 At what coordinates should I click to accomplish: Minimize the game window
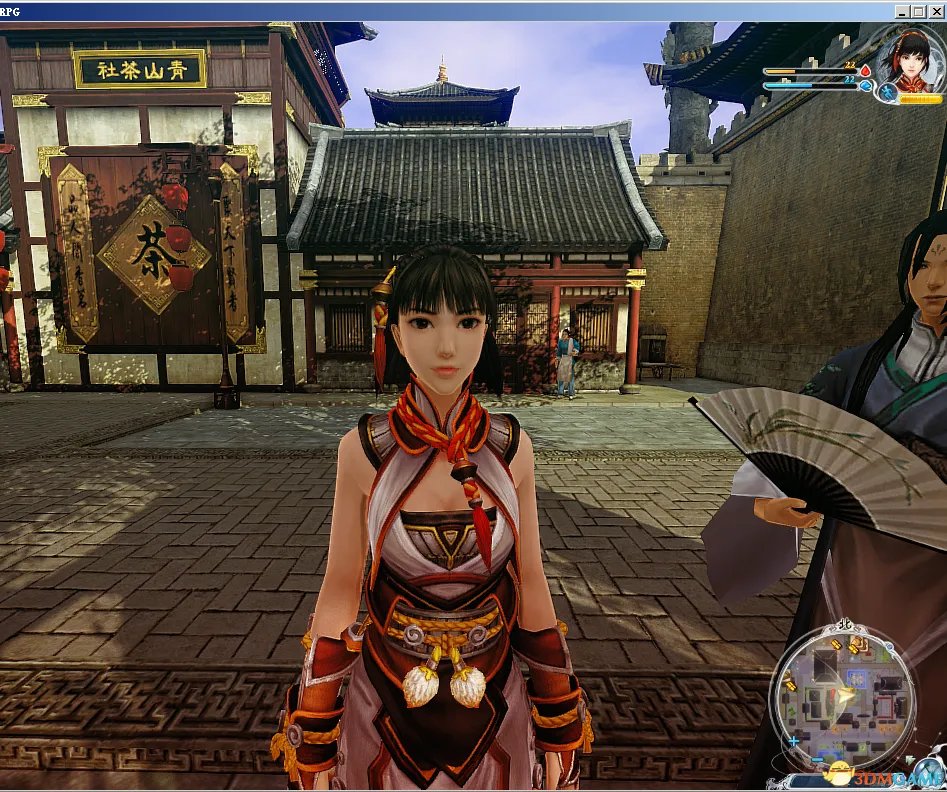(903, 11)
